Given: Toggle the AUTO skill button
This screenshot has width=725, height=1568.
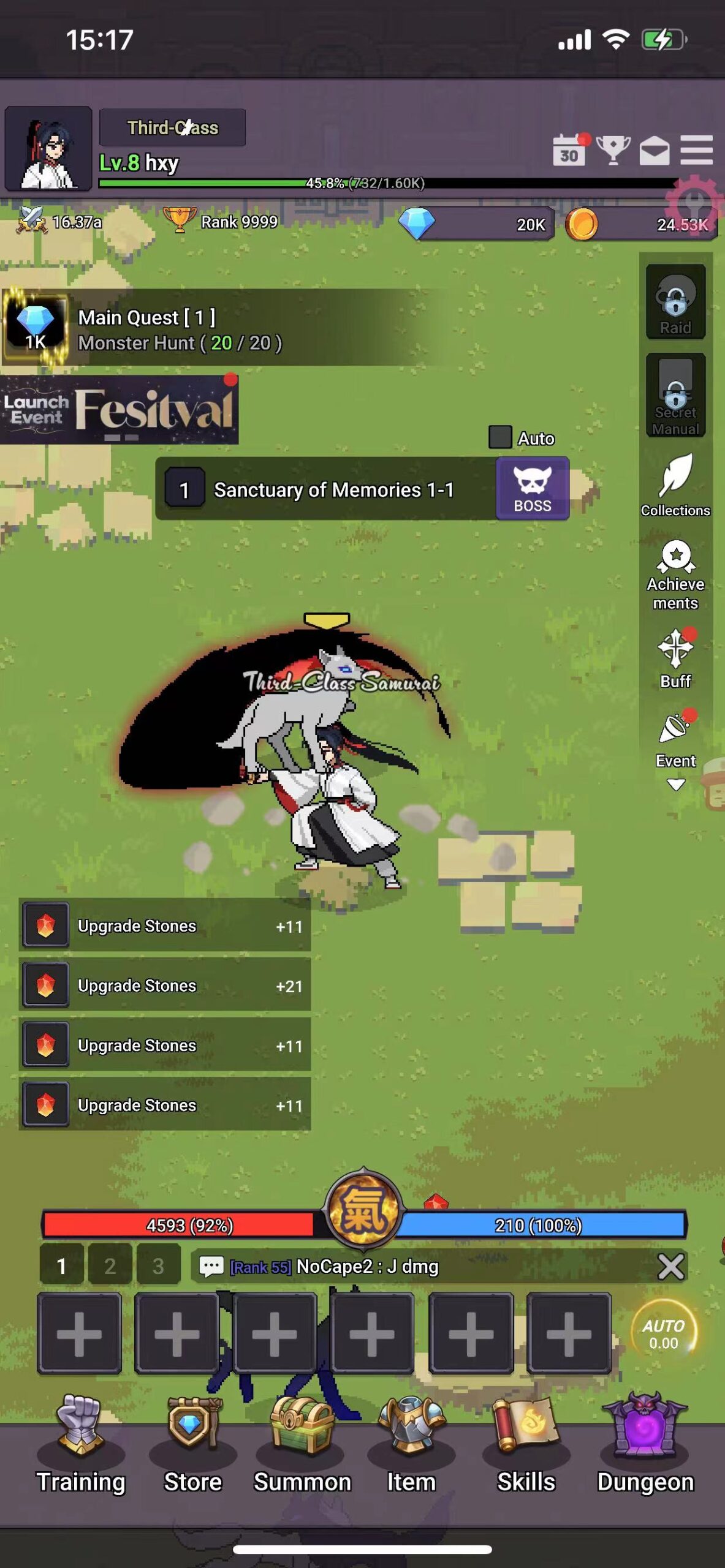Looking at the screenshot, I should [x=664, y=1333].
